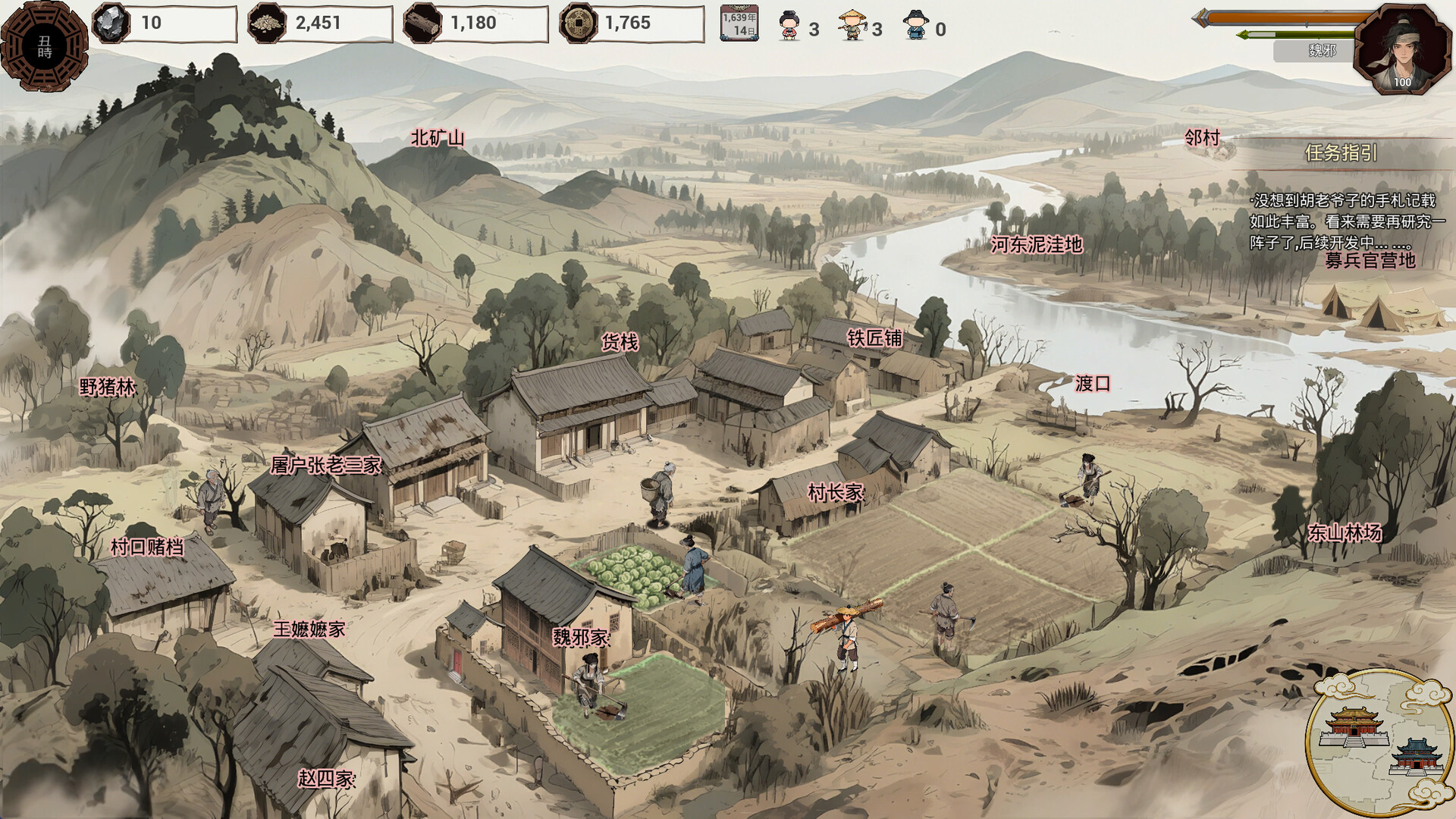Enter the 货栈 location

click(x=620, y=342)
